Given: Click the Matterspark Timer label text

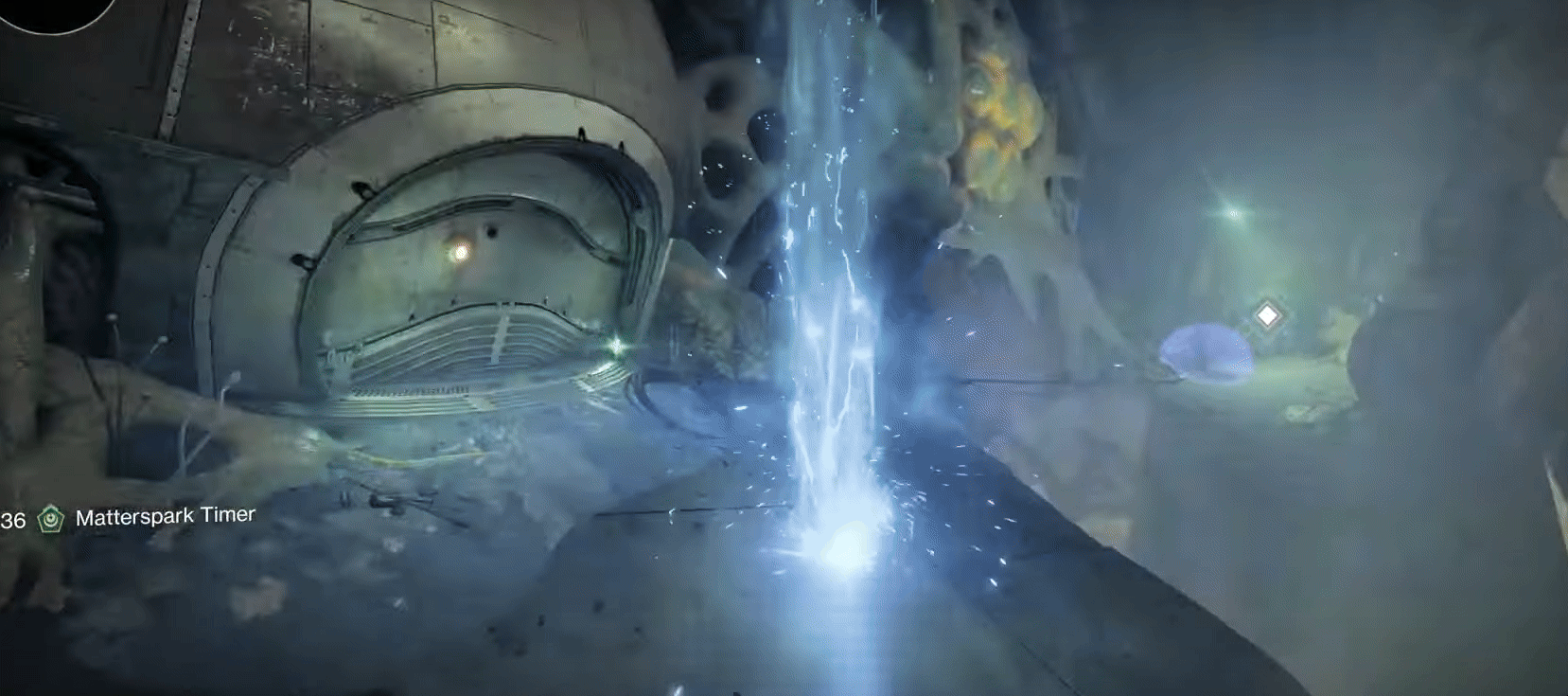Looking at the screenshot, I should pyautogui.click(x=167, y=517).
